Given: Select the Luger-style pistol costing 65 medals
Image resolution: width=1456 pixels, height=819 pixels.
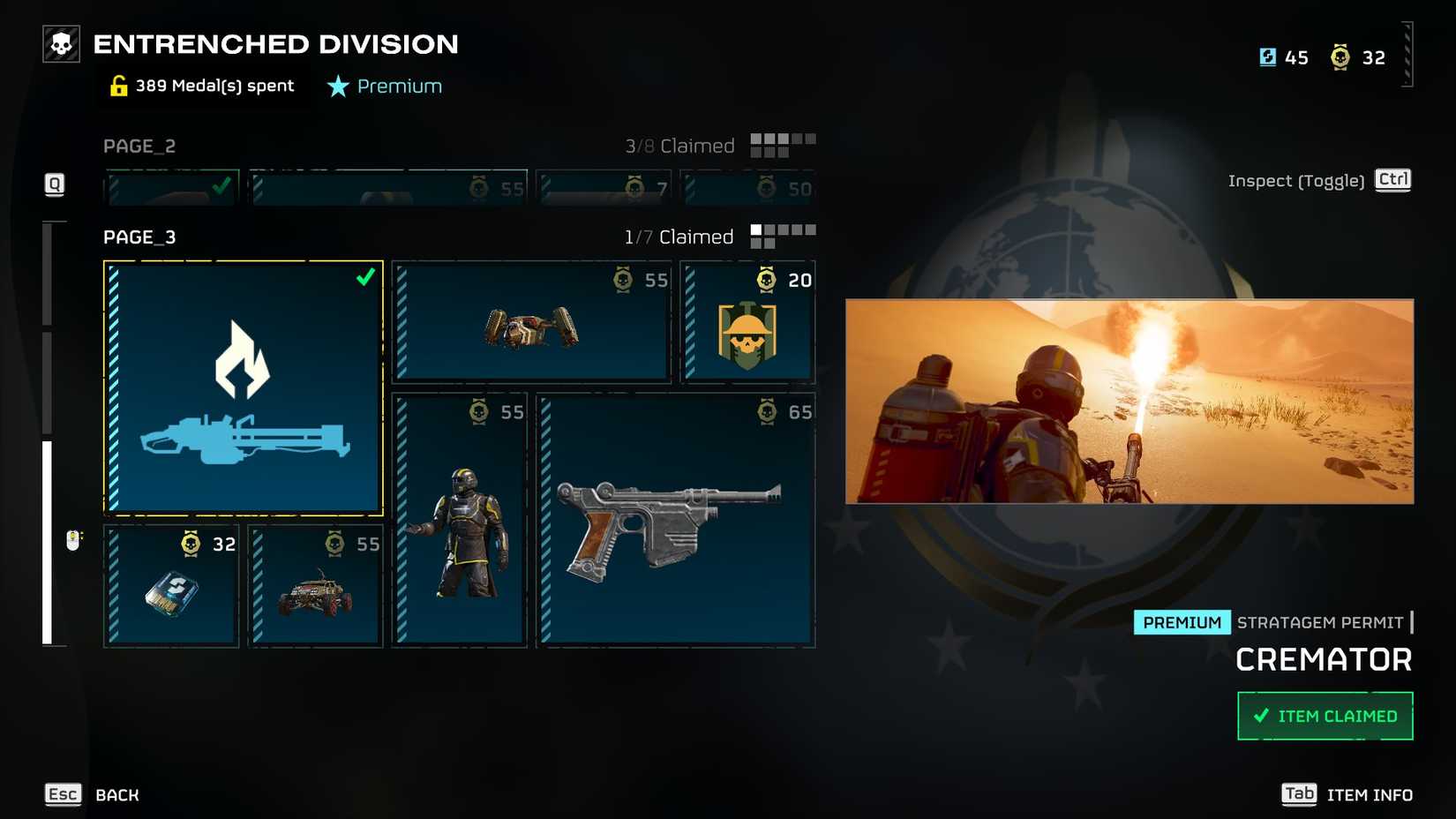Looking at the screenshot, I should pyautogui.click(x=675, y=521).
